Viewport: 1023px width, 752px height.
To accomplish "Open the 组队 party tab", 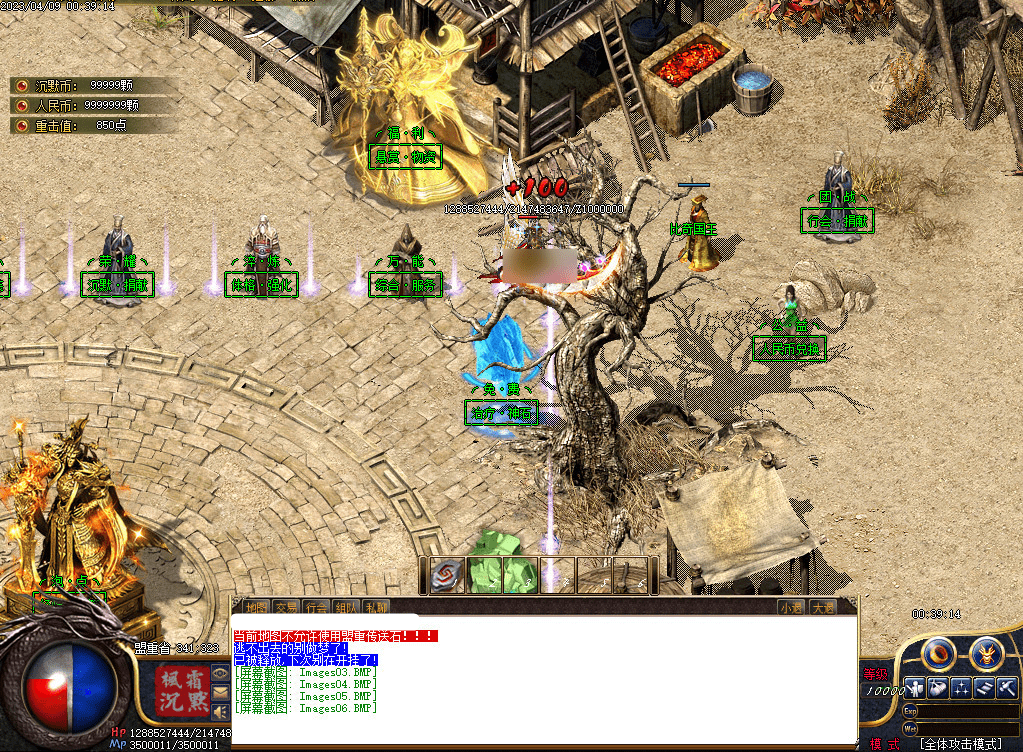I will click(347, 606).
